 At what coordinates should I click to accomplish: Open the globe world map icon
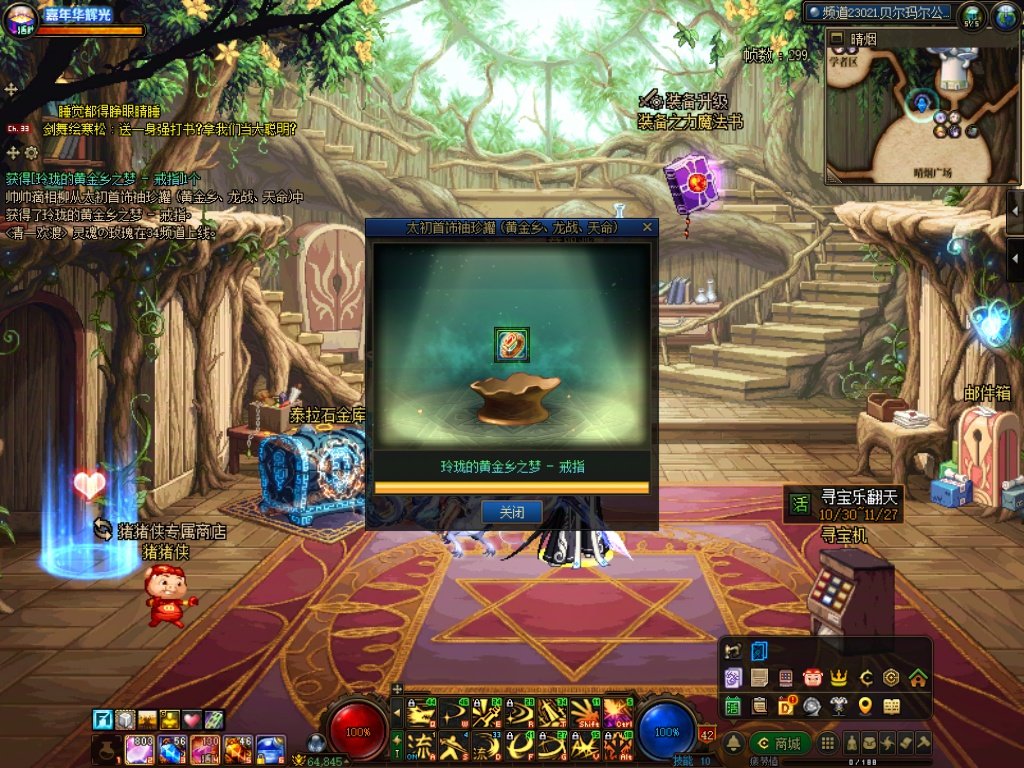click(1003, 15)
